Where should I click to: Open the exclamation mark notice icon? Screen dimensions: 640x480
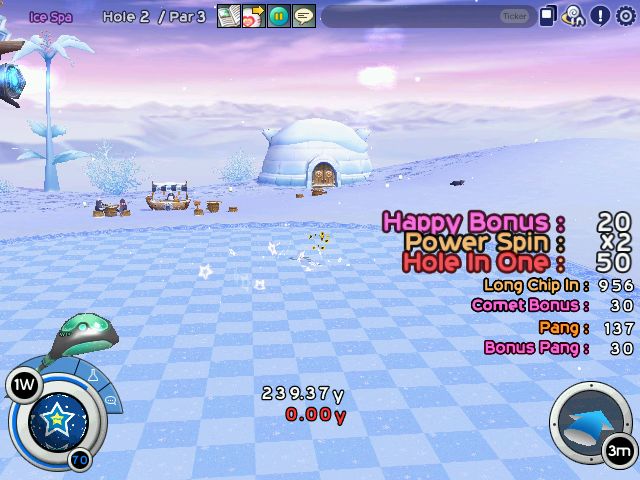coord(600,16)
